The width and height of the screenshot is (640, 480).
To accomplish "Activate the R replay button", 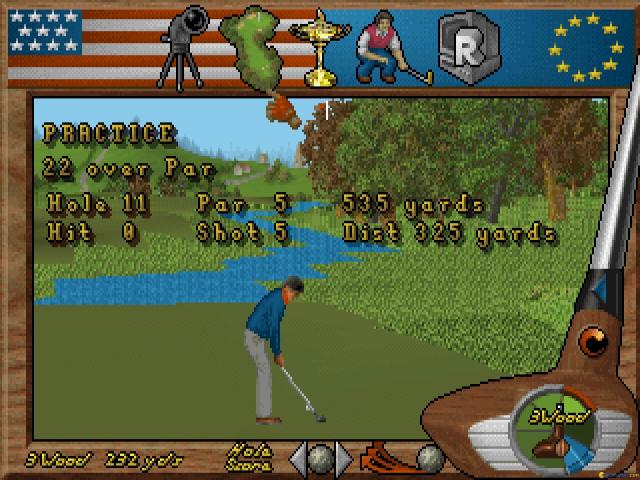I will [464, 46].
